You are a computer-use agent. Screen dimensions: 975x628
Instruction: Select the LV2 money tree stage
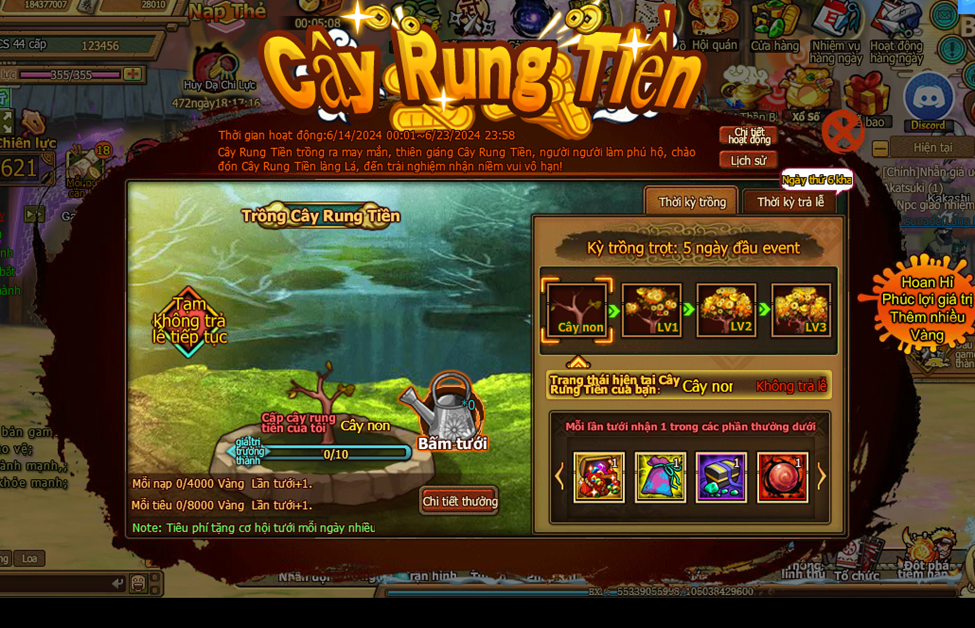(x=726, y=310)
